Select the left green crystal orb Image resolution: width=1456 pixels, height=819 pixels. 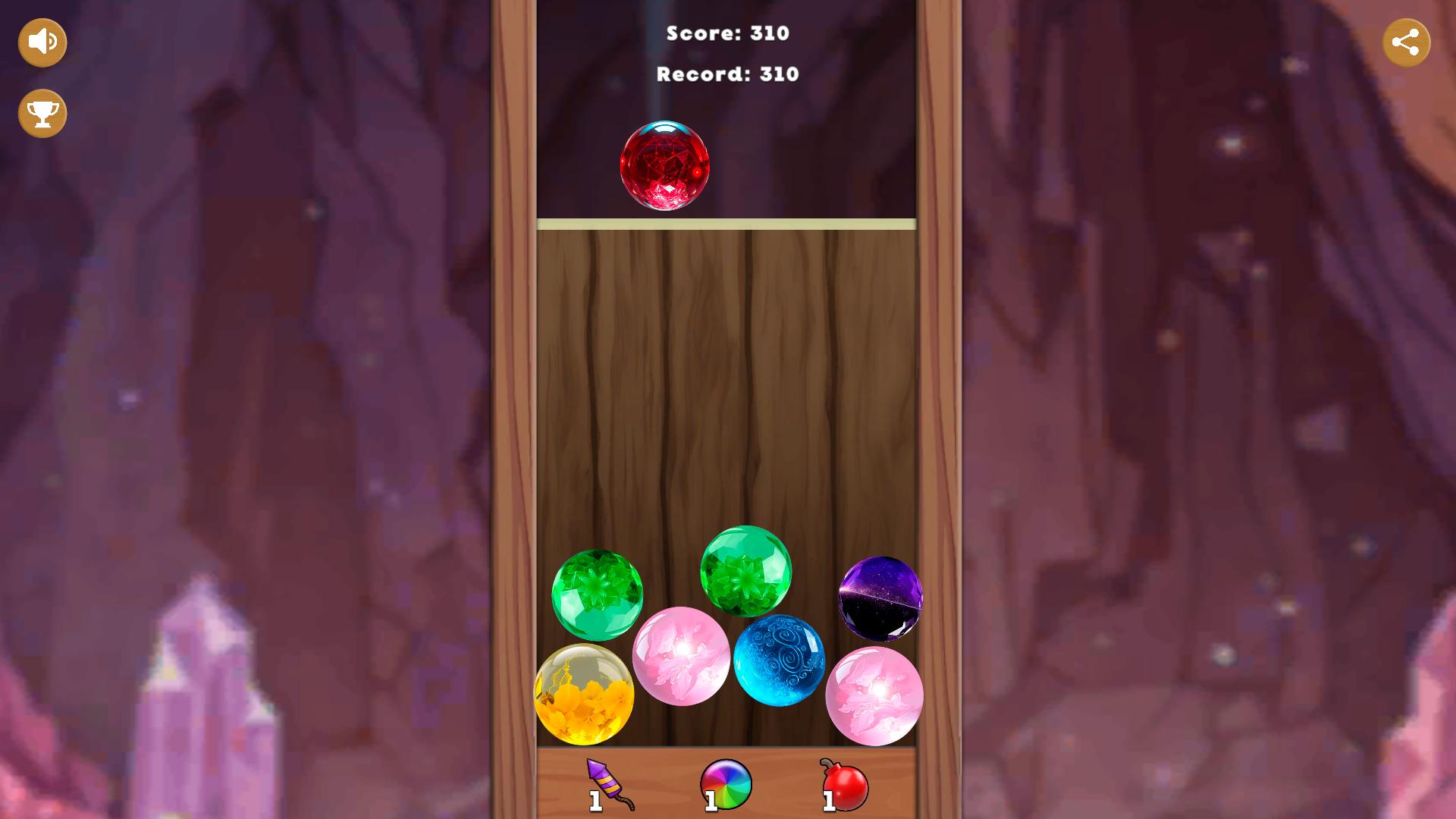596,595
